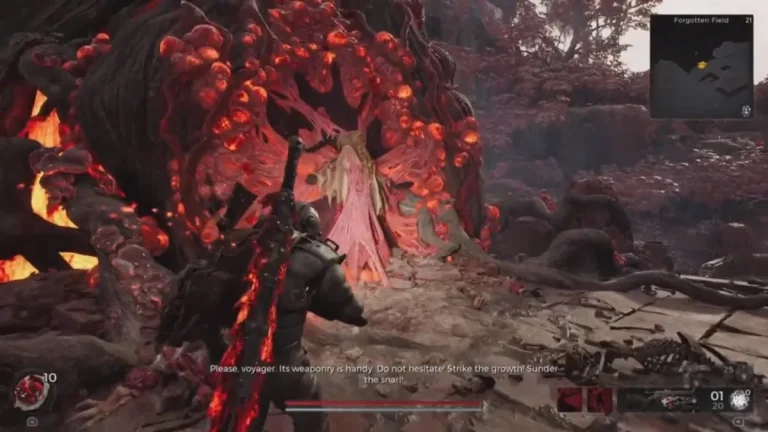Image resolution: width=768 pixels, height=432 pixels.
Task: Open the Forgotten Field minimap
Action: (x=701, y=68)
